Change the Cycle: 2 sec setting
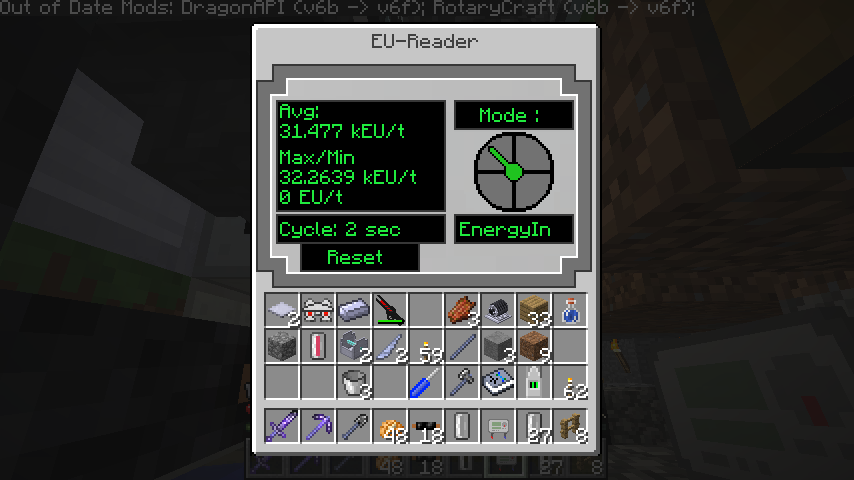This screenshot has height=480, width=854. coord(360,229)
